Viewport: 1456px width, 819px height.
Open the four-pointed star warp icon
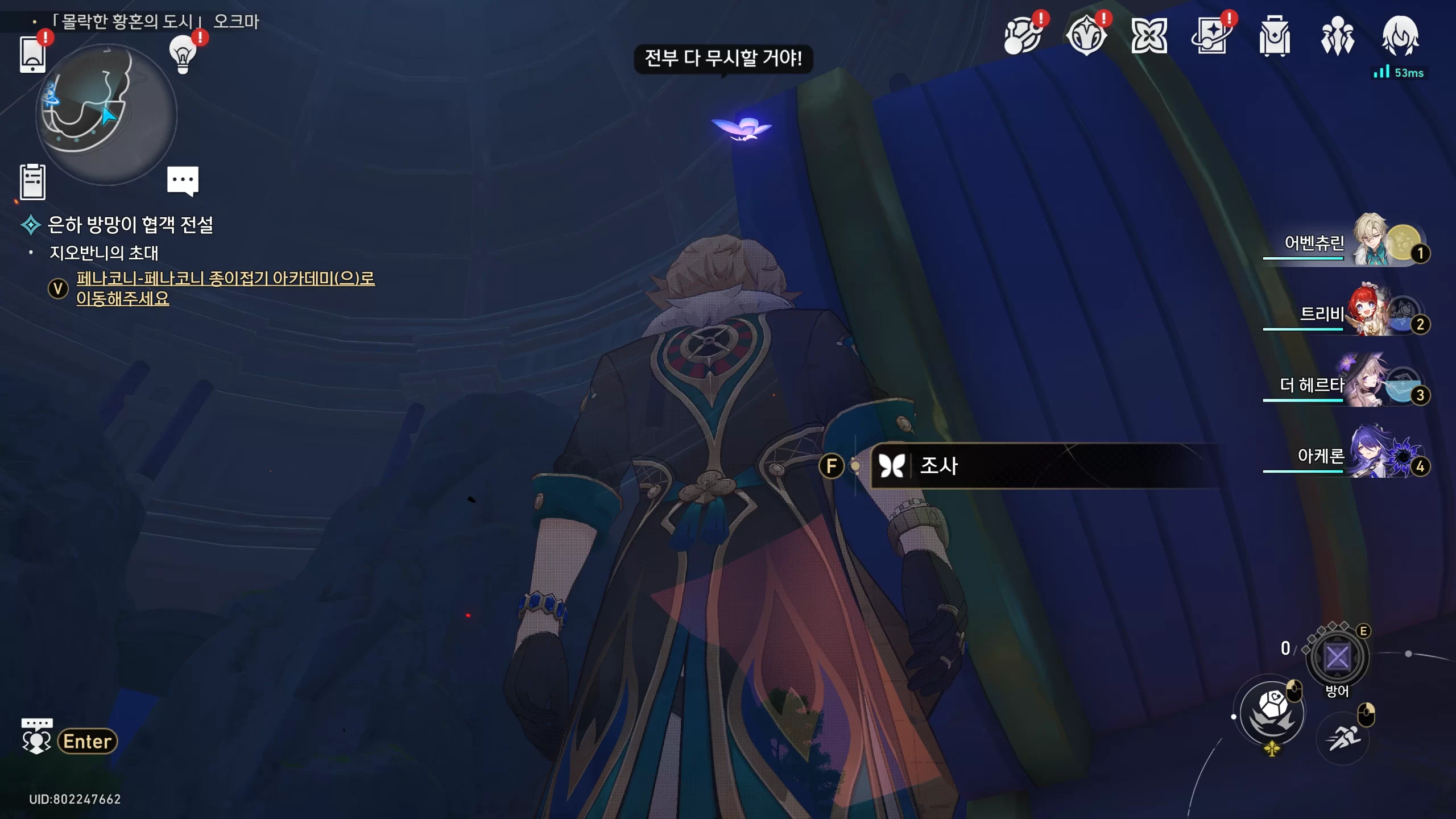[x=1149, y=36]
